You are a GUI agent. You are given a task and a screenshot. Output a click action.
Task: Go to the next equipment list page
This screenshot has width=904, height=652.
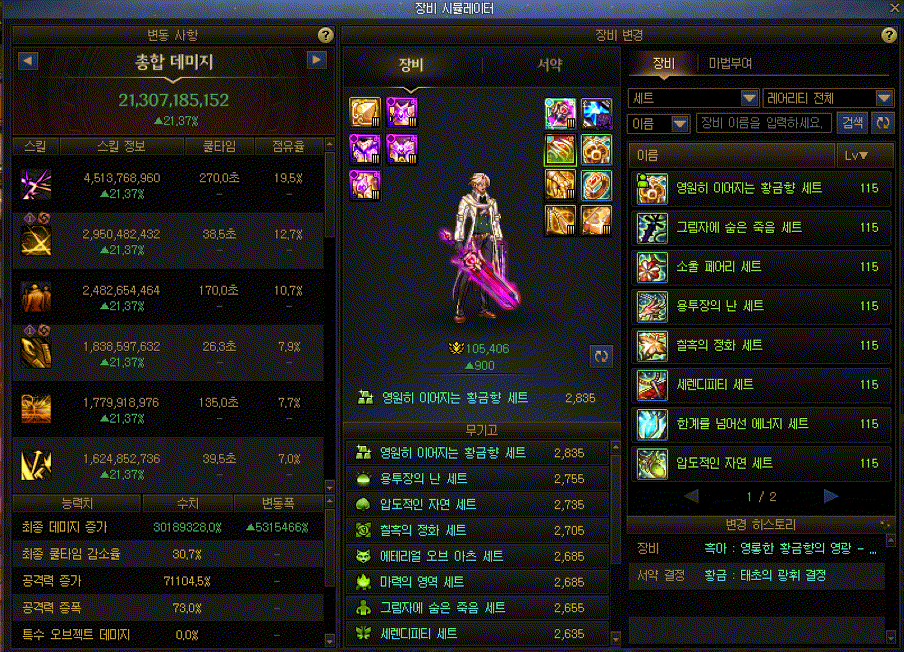(x=831, y=496)
